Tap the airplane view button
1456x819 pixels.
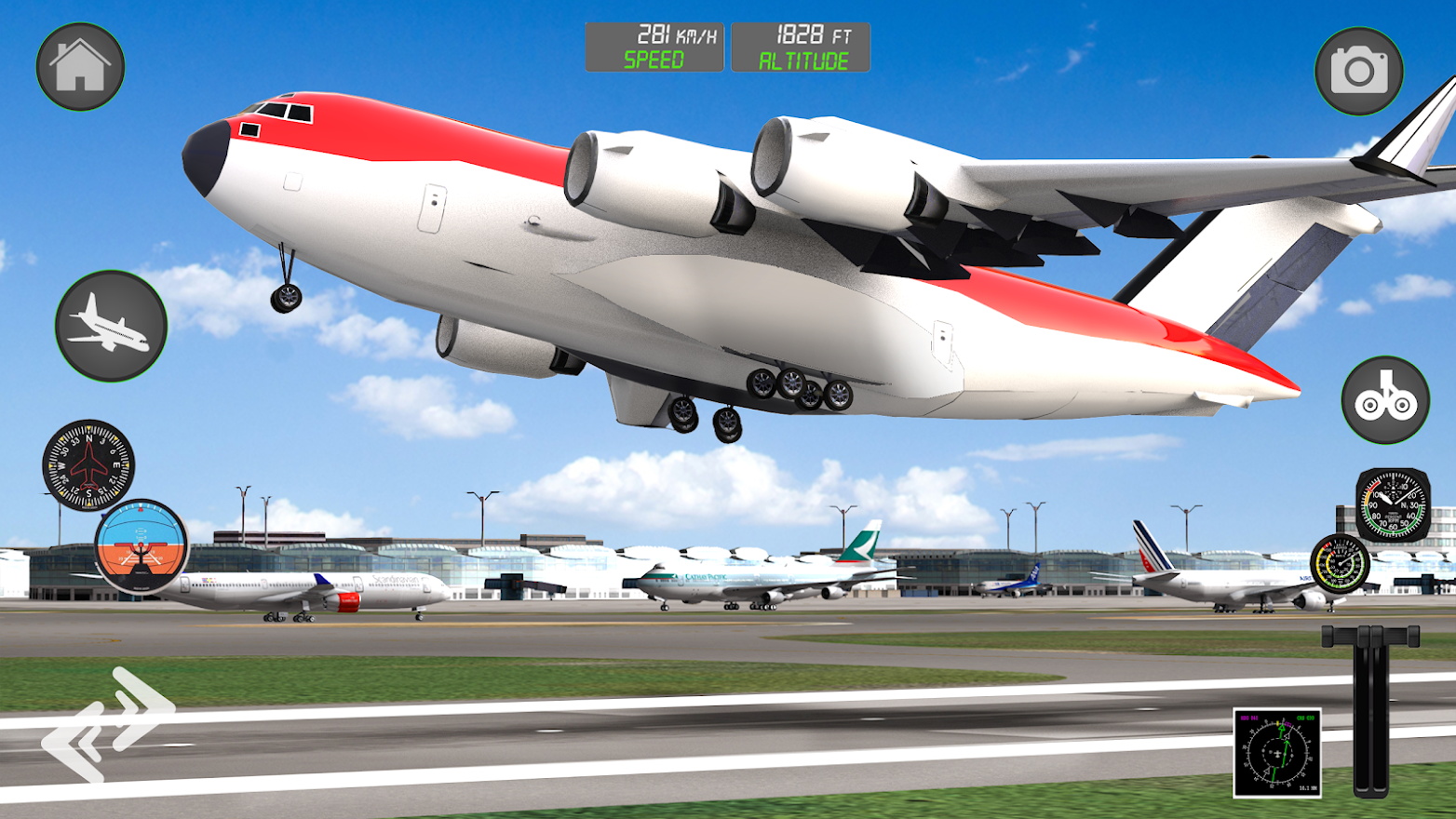click(111, 326)
